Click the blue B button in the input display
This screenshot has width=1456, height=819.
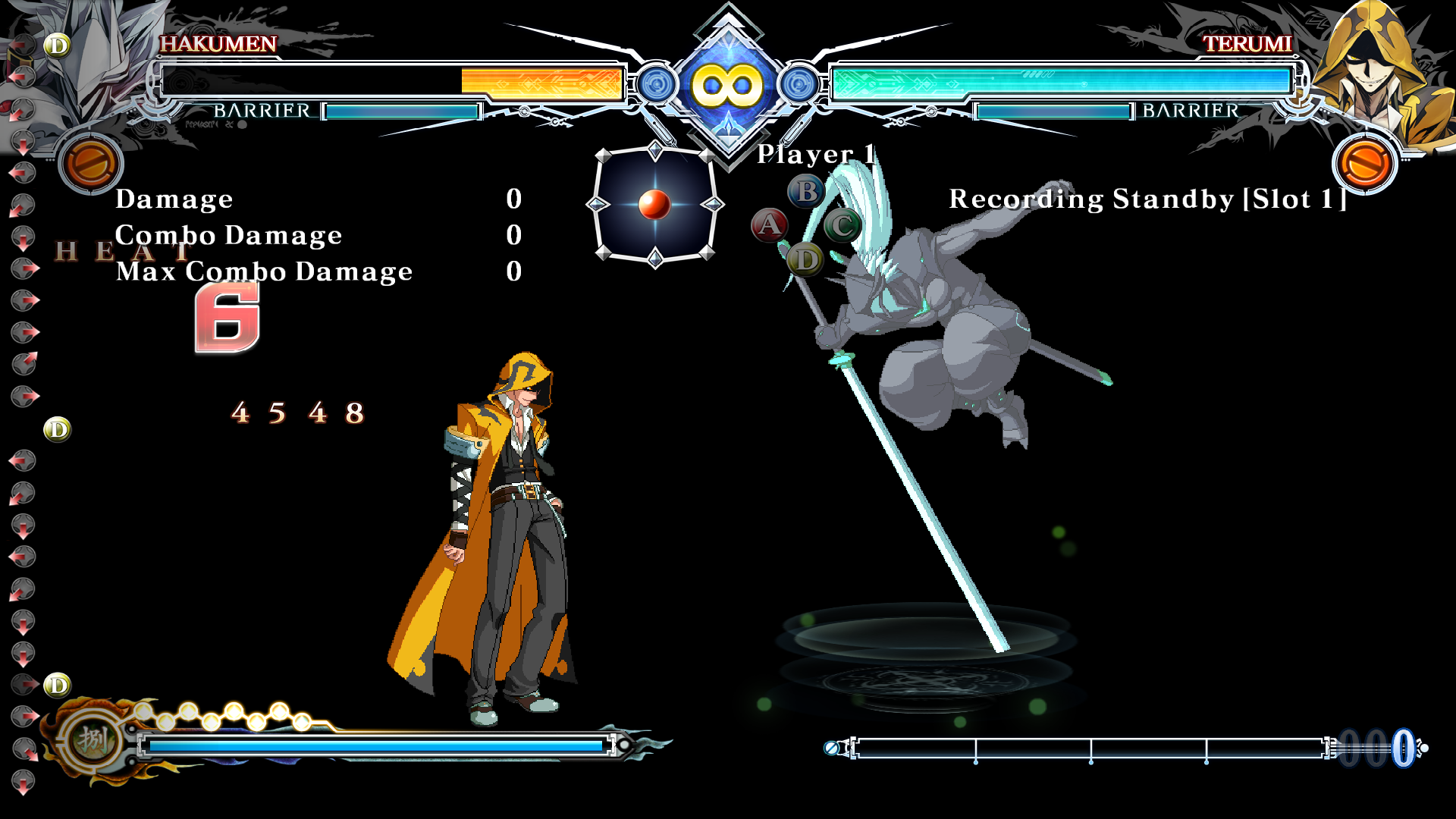pos(806,191)
